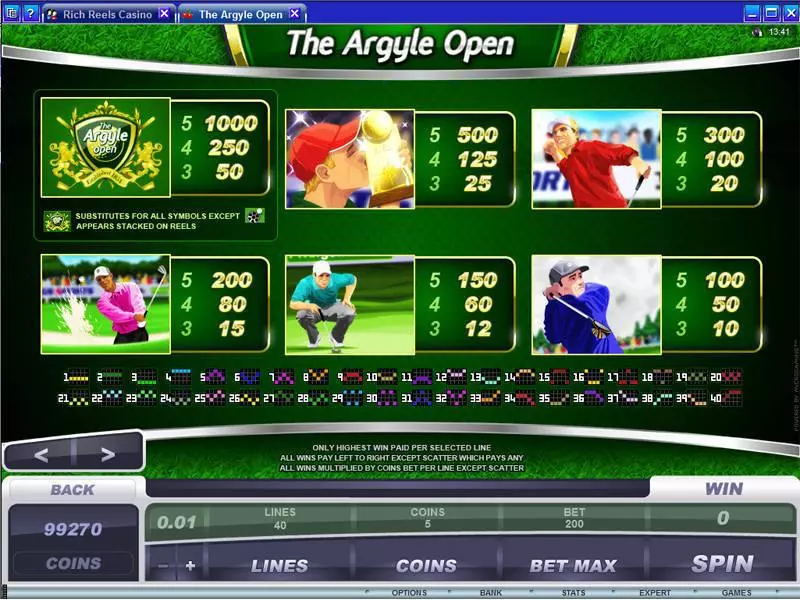The image size is (800, 600).
Task: Switch to EXPERT mode
Action: click(x=655, y=593)
